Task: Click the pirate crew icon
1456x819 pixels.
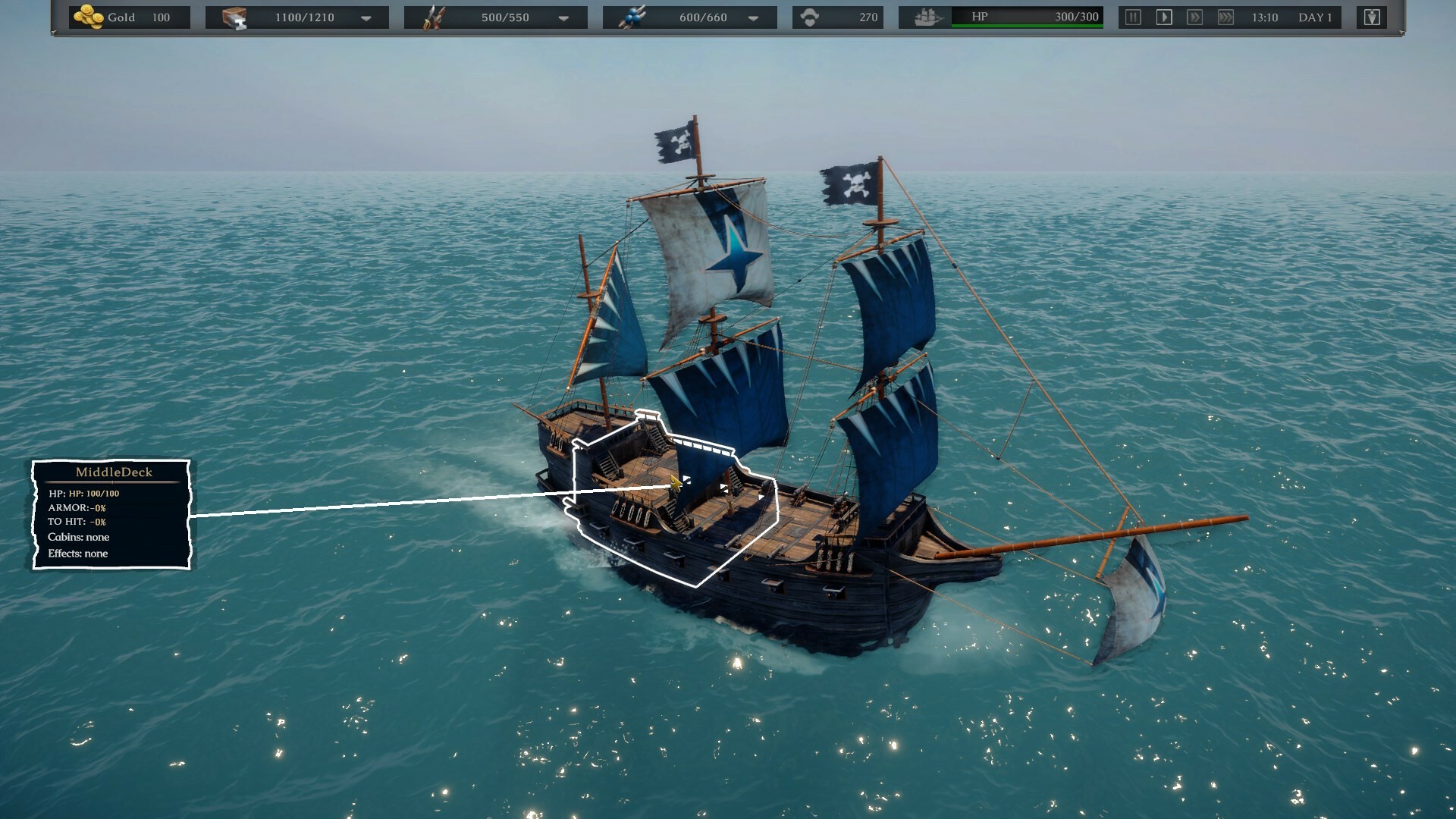Action: click(x=810, y=17)
